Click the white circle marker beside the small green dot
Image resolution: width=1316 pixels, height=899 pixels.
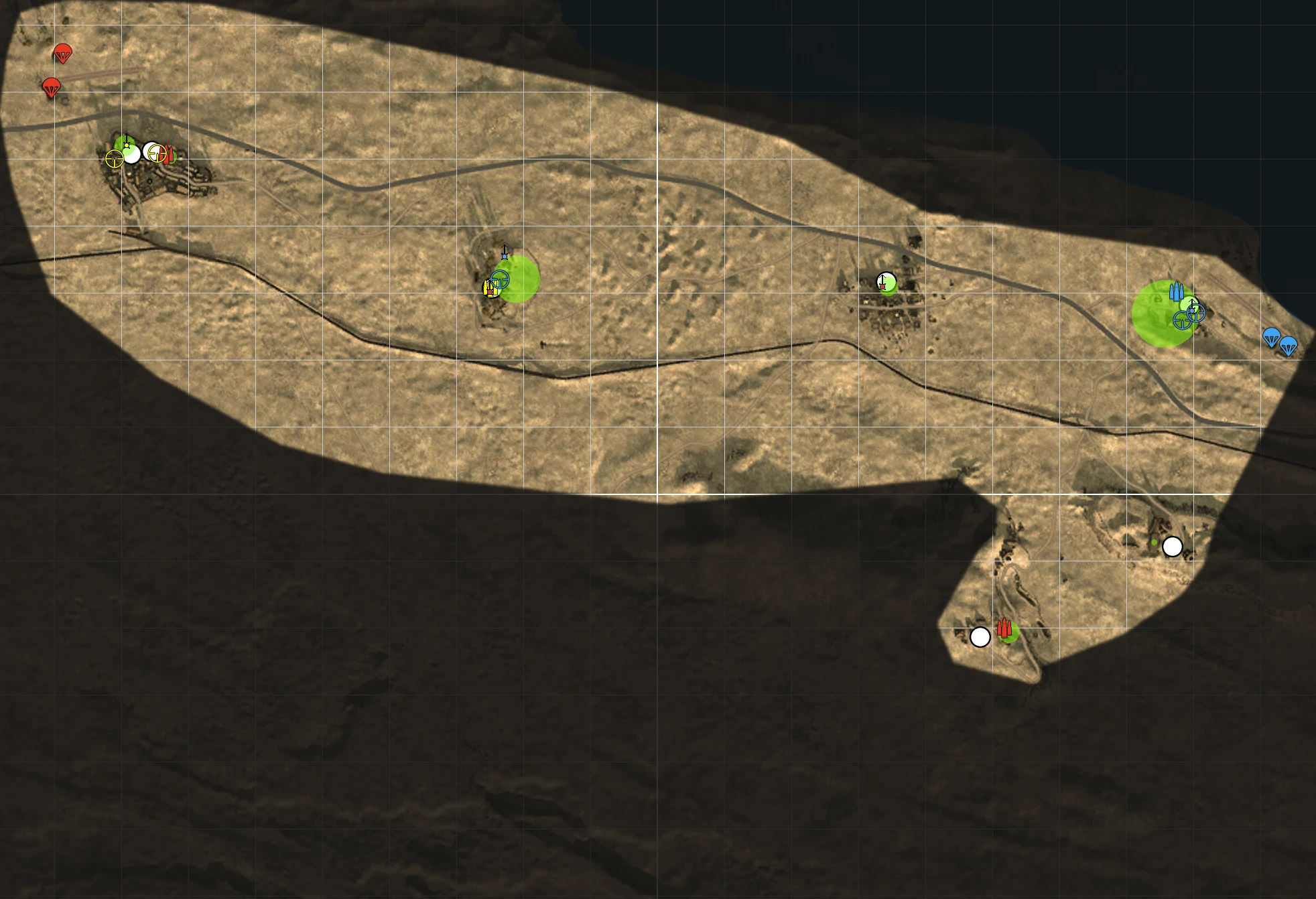1172,547
